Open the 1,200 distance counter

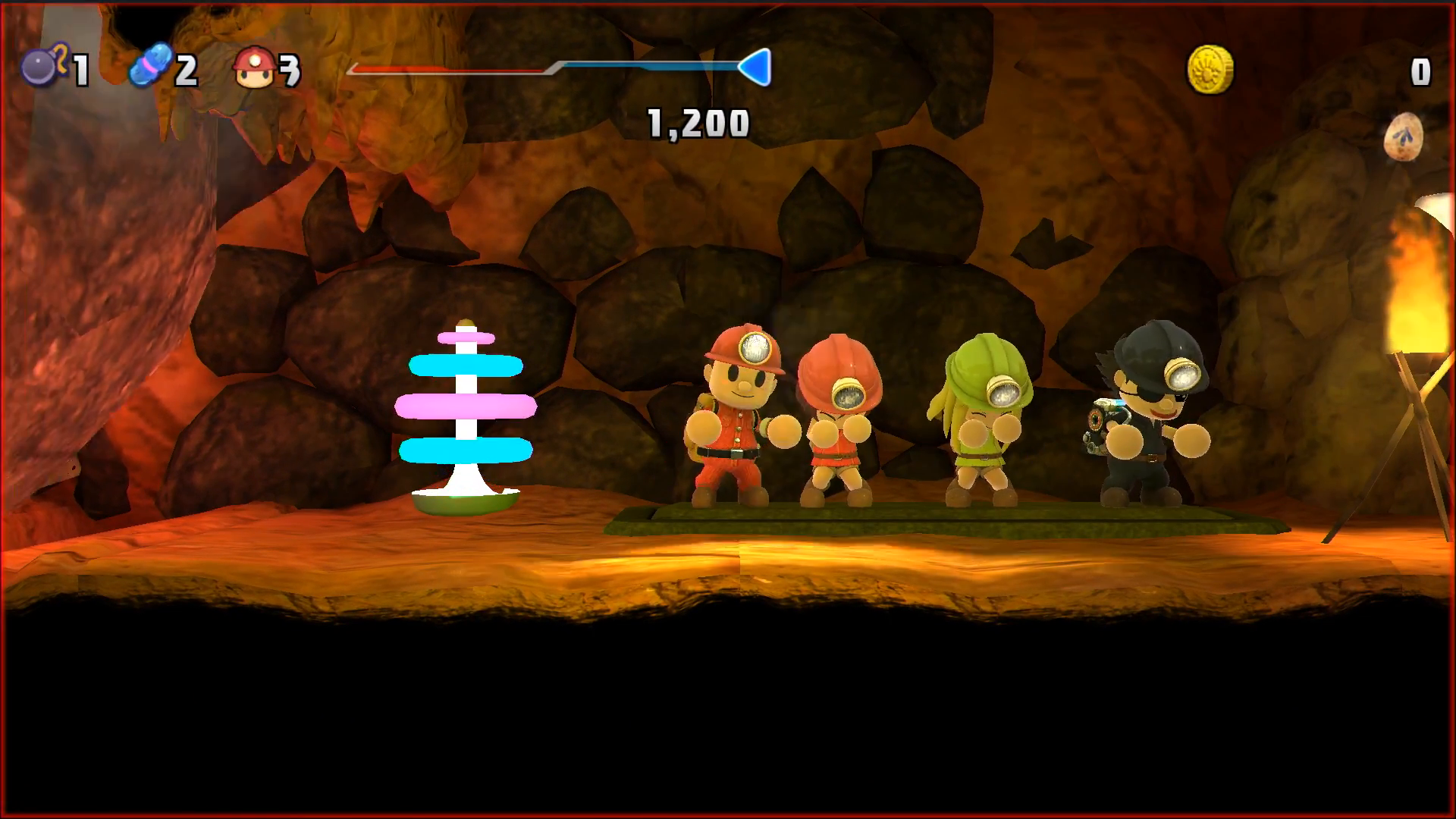pyautogui.click(x=698, y=123)
